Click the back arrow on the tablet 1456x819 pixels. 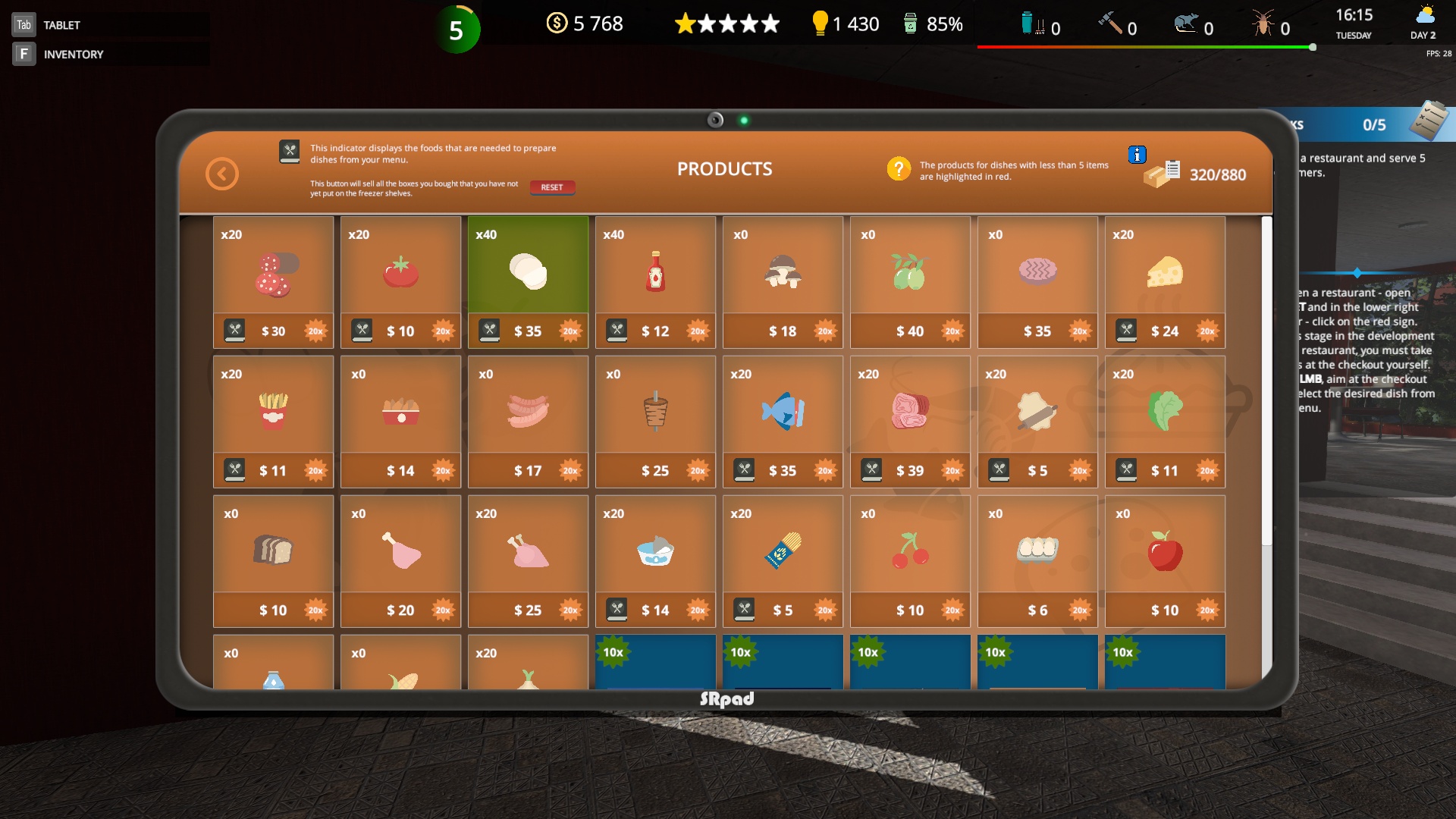tap(221, 174)
